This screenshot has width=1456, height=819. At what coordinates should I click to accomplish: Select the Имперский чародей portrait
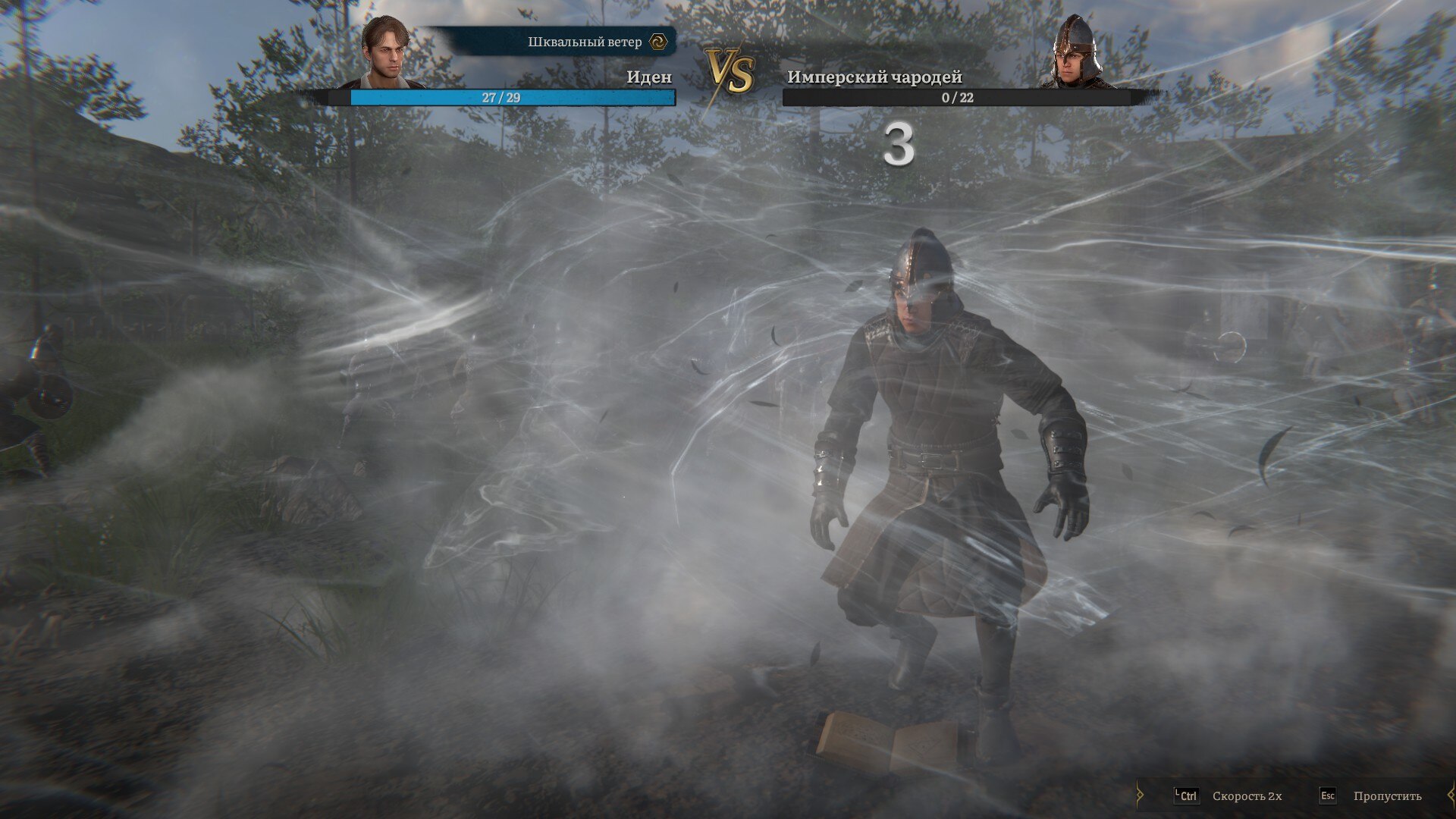(x=1078, y=52)
